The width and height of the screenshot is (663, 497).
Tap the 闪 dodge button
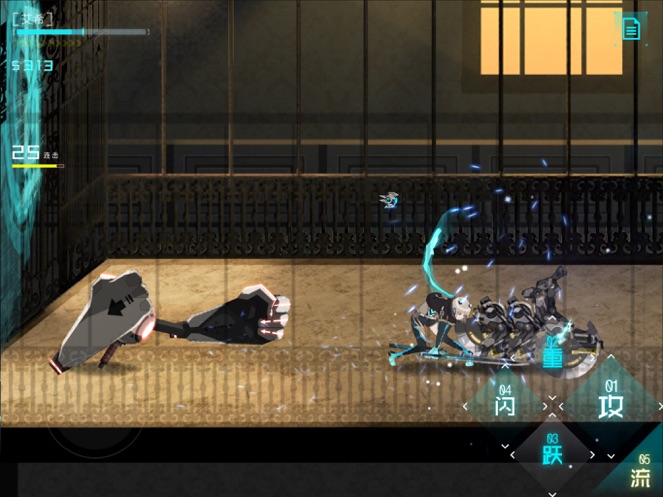503,405
